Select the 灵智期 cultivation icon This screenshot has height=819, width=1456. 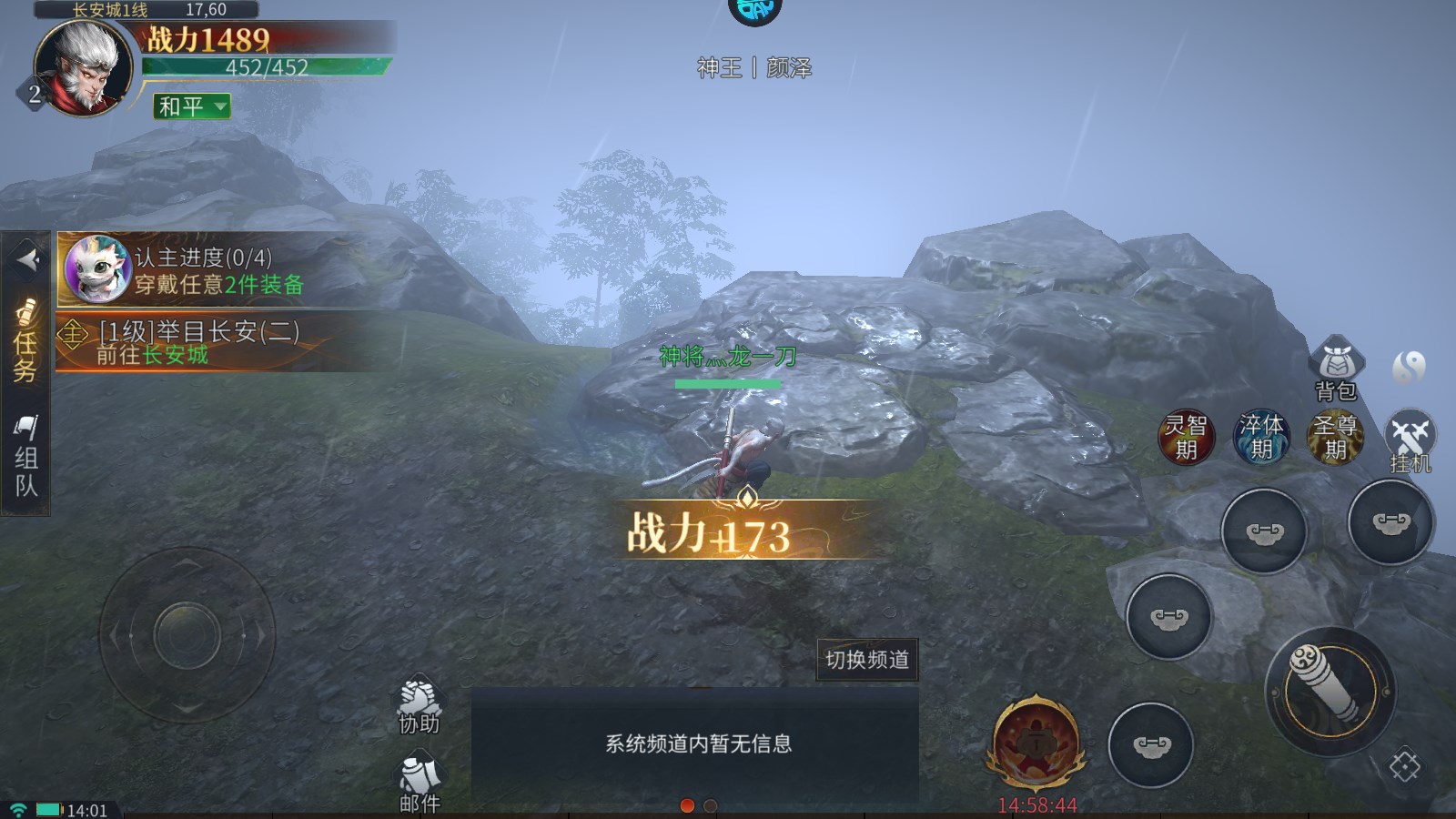coord(1185,437)
